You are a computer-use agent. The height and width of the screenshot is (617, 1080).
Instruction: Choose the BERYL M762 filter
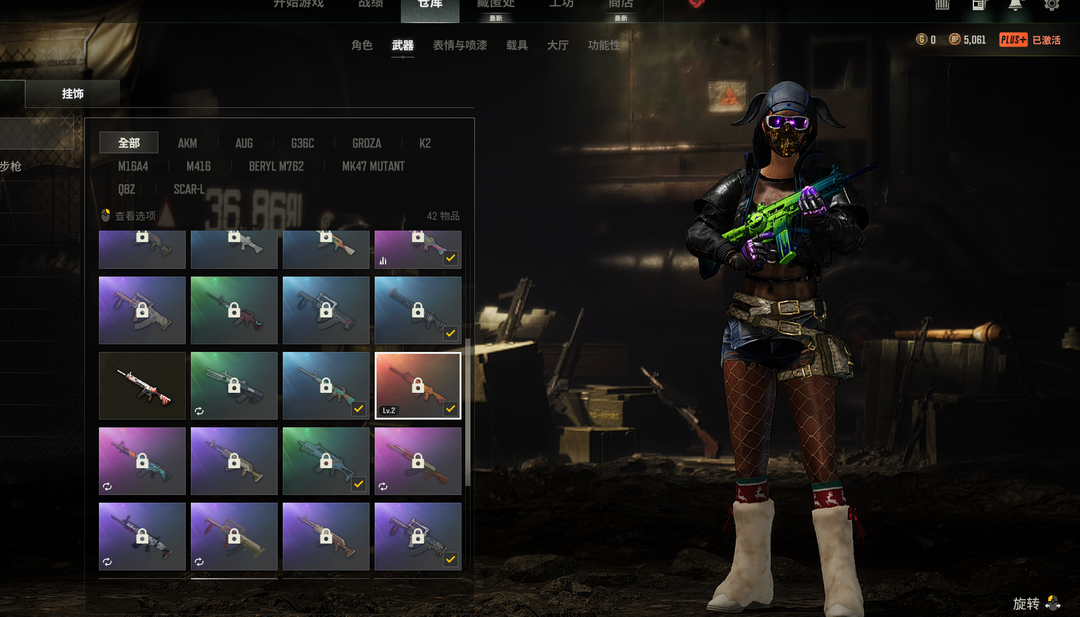(276, 166)
